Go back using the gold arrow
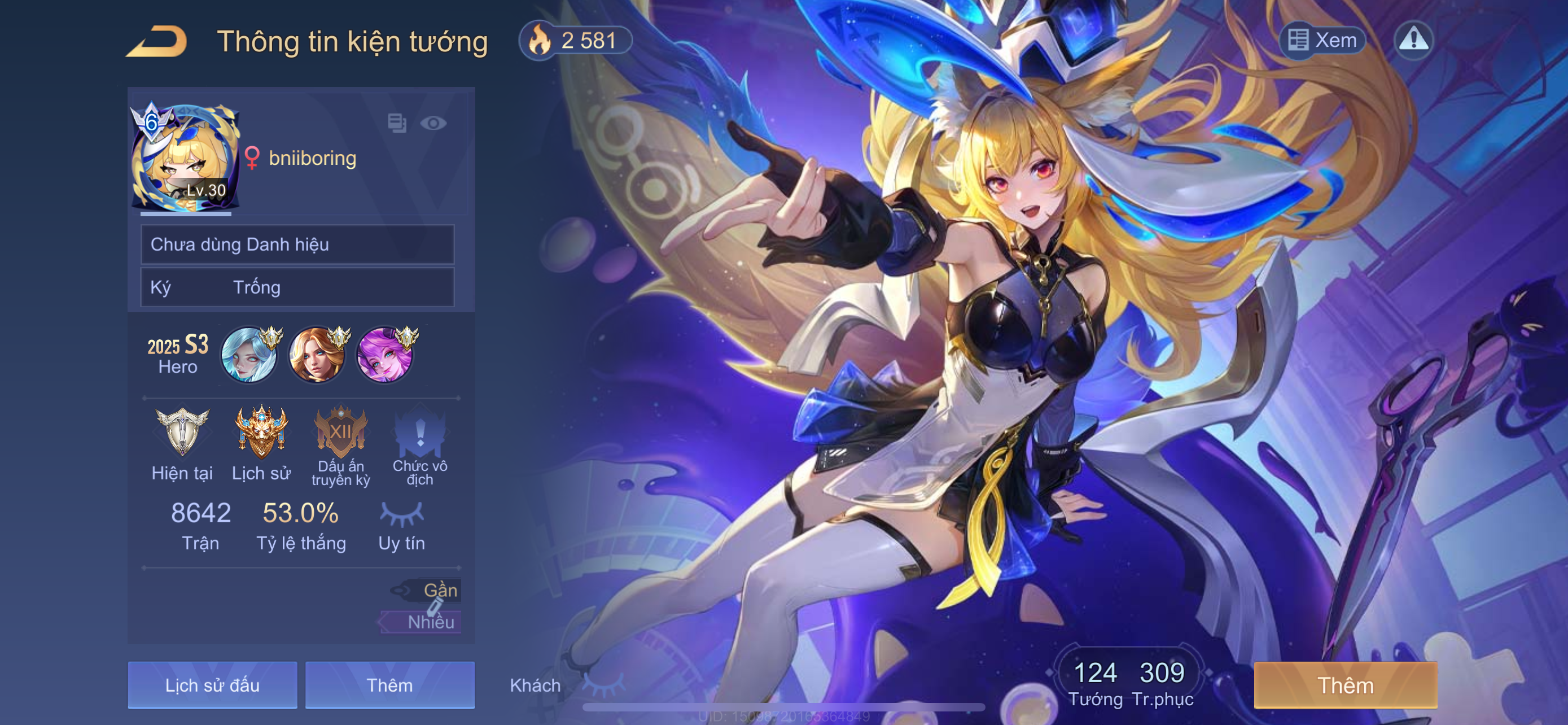 click(x=157, y=41)
